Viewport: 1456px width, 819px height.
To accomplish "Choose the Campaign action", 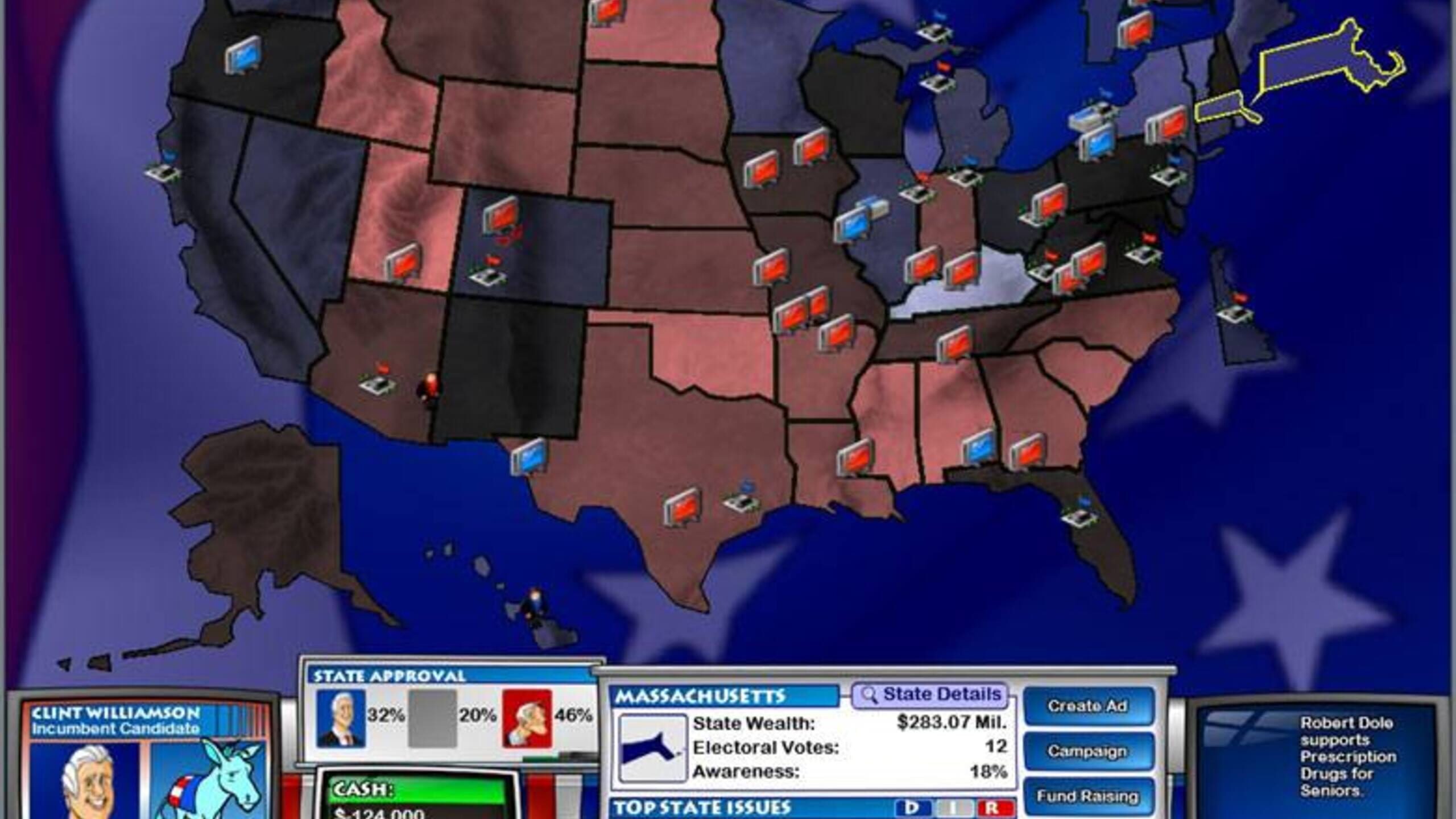I will [x=1088, y=752].
